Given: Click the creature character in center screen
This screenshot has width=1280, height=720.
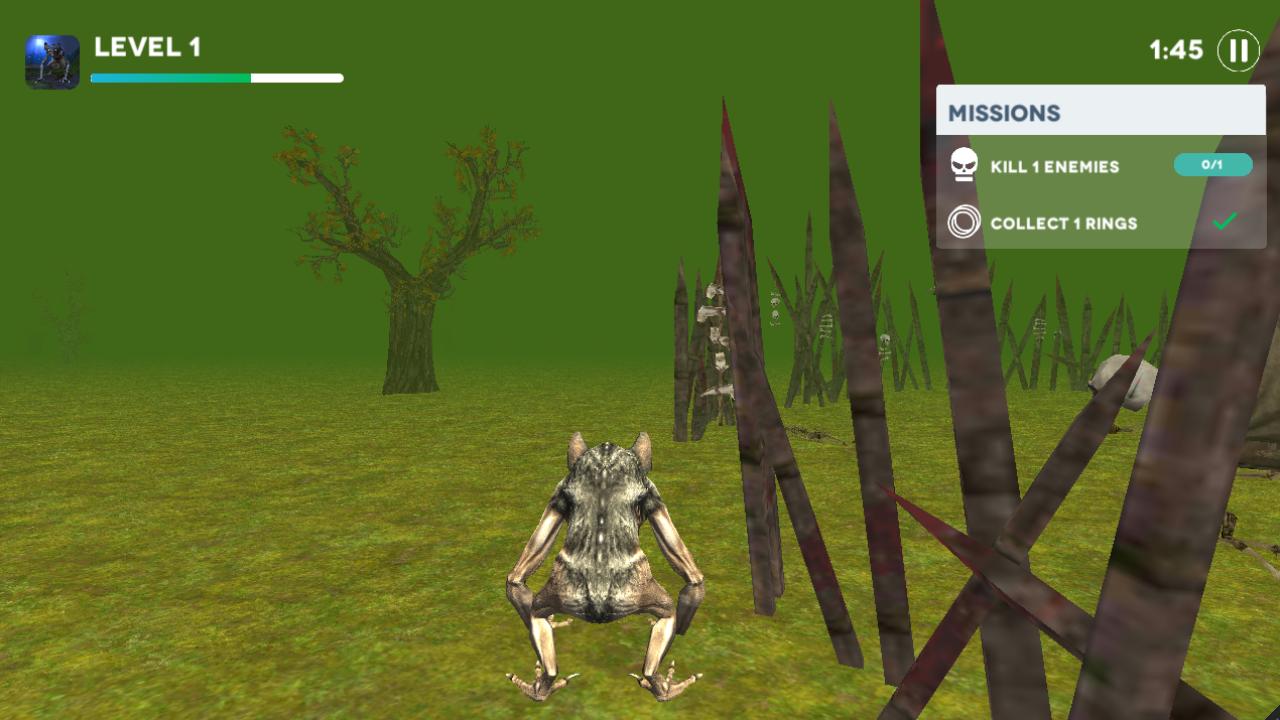Looking at the screenshot, I should [x=600, y=560].
